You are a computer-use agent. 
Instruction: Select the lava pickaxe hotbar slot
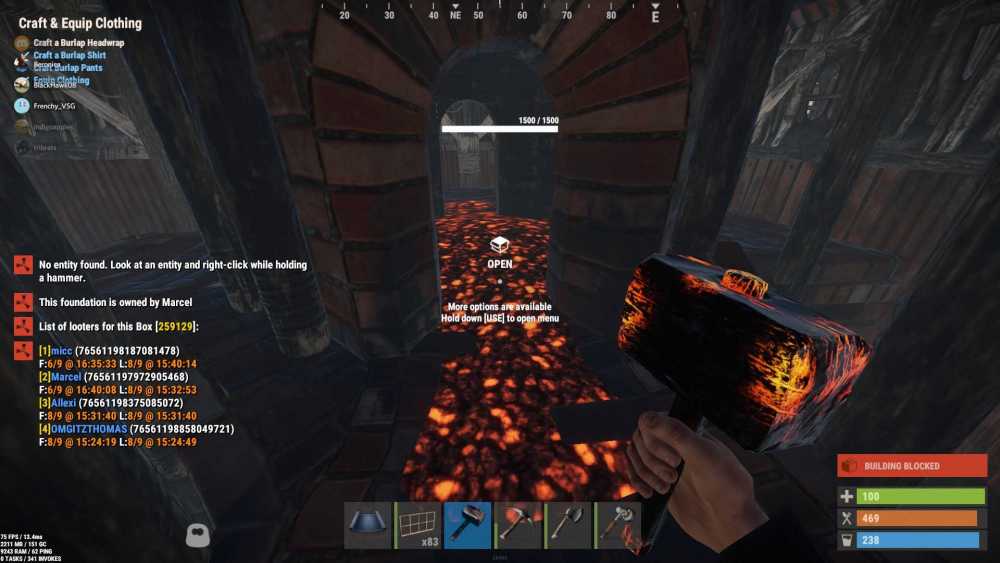pos(518,525)
